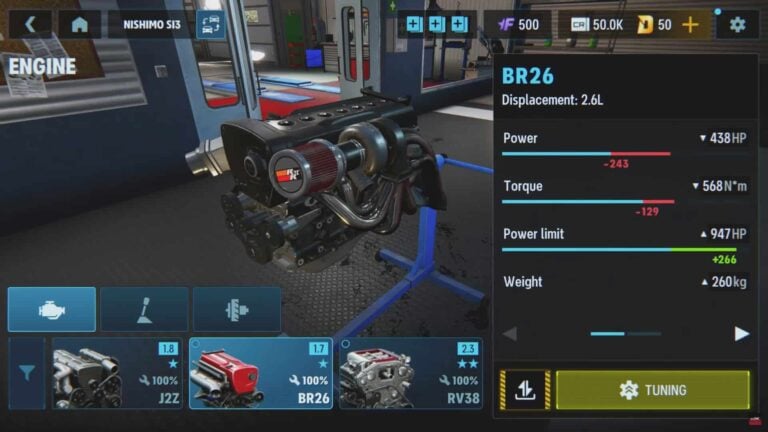Switch to the engine parts tab
This screenshot has width=768, height=432.
(52, 310)
